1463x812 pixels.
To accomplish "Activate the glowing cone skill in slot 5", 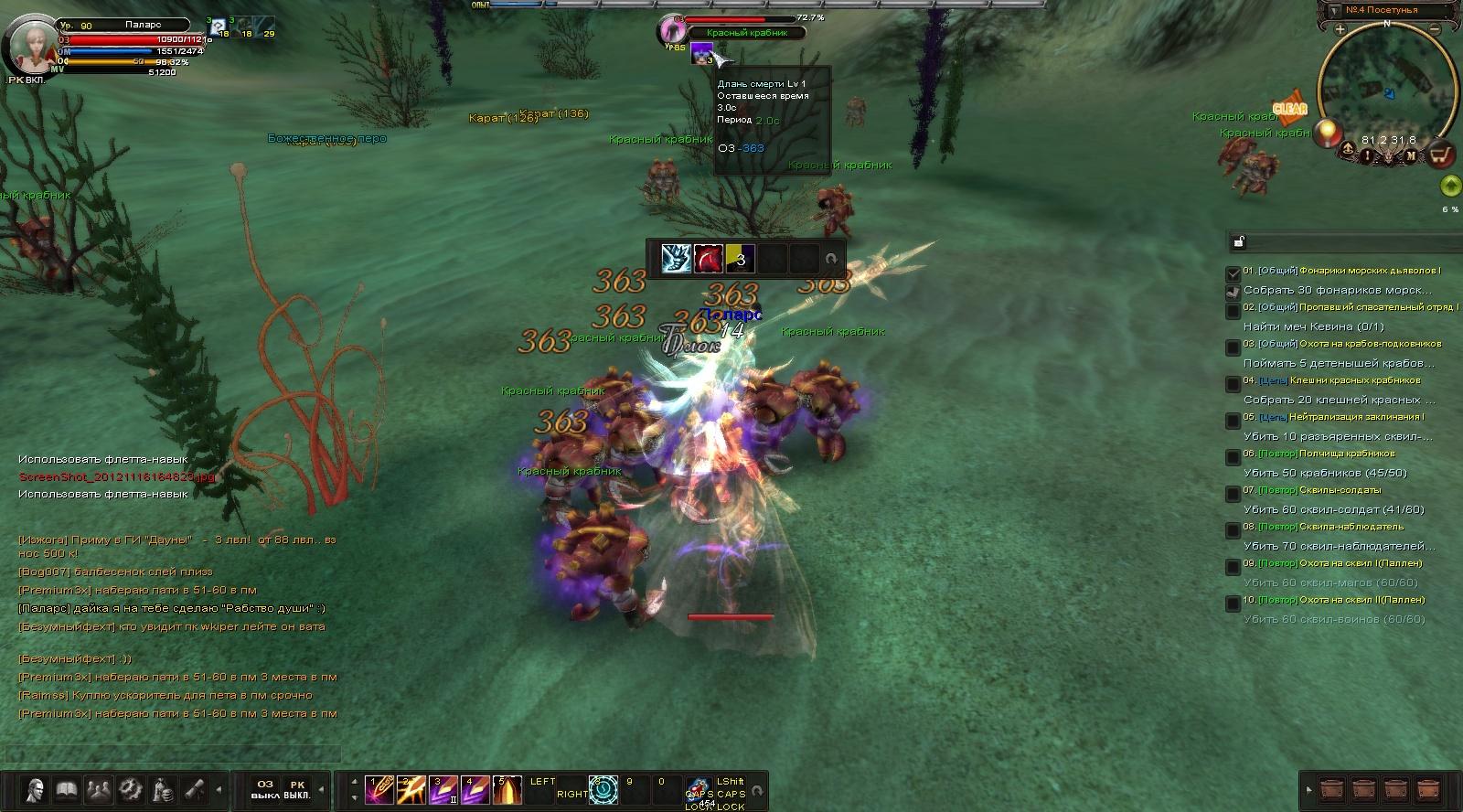I will point(507,789).
